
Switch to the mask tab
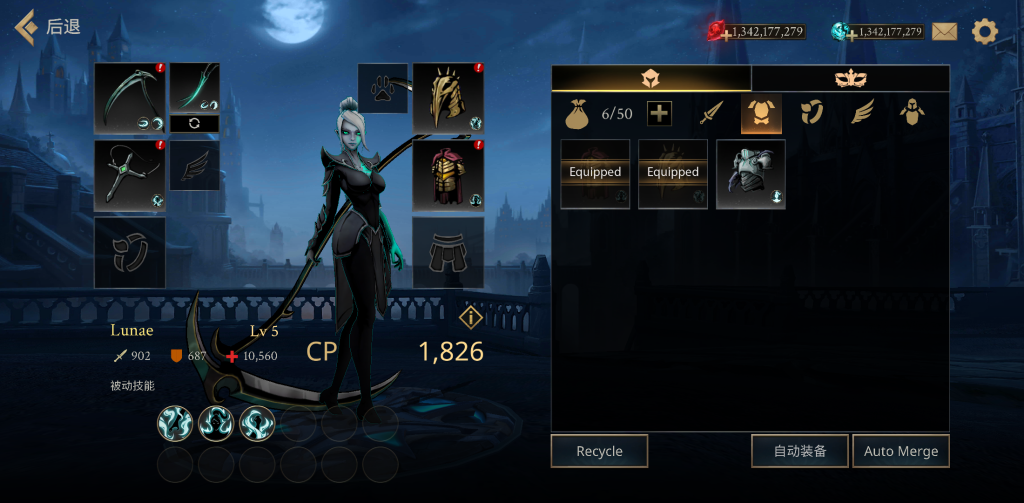tap(850, 79)
